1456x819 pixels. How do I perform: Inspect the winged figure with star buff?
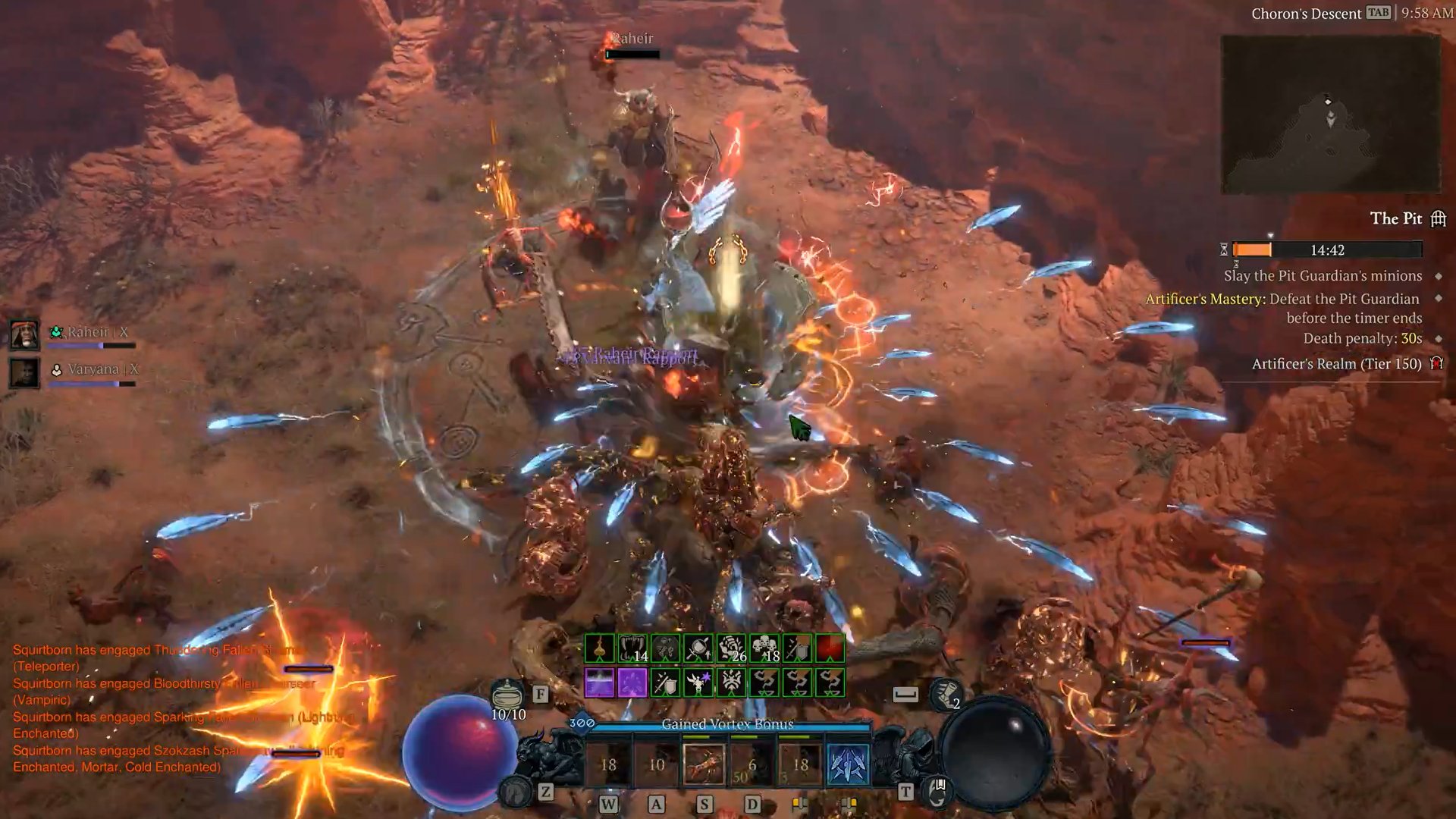coord(698,682)
